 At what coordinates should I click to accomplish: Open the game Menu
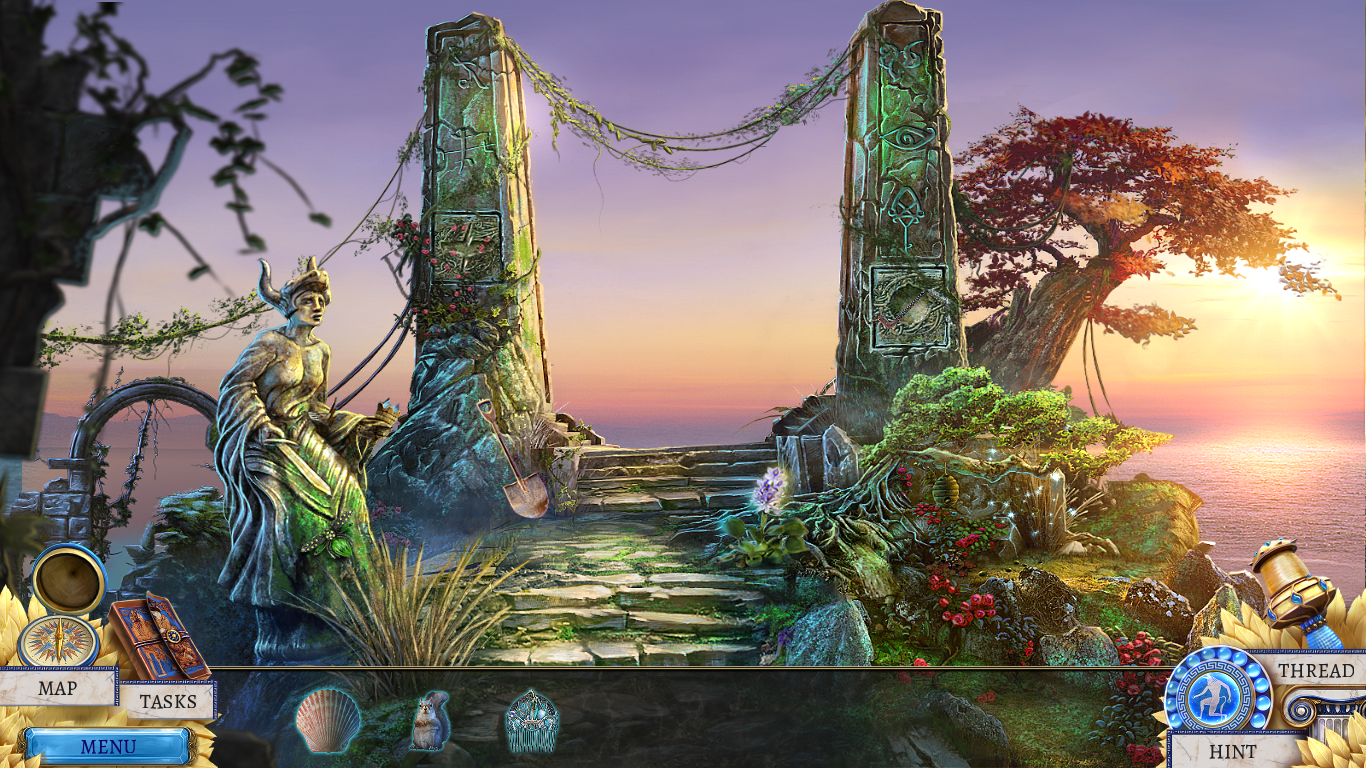(x=108, y=747)
